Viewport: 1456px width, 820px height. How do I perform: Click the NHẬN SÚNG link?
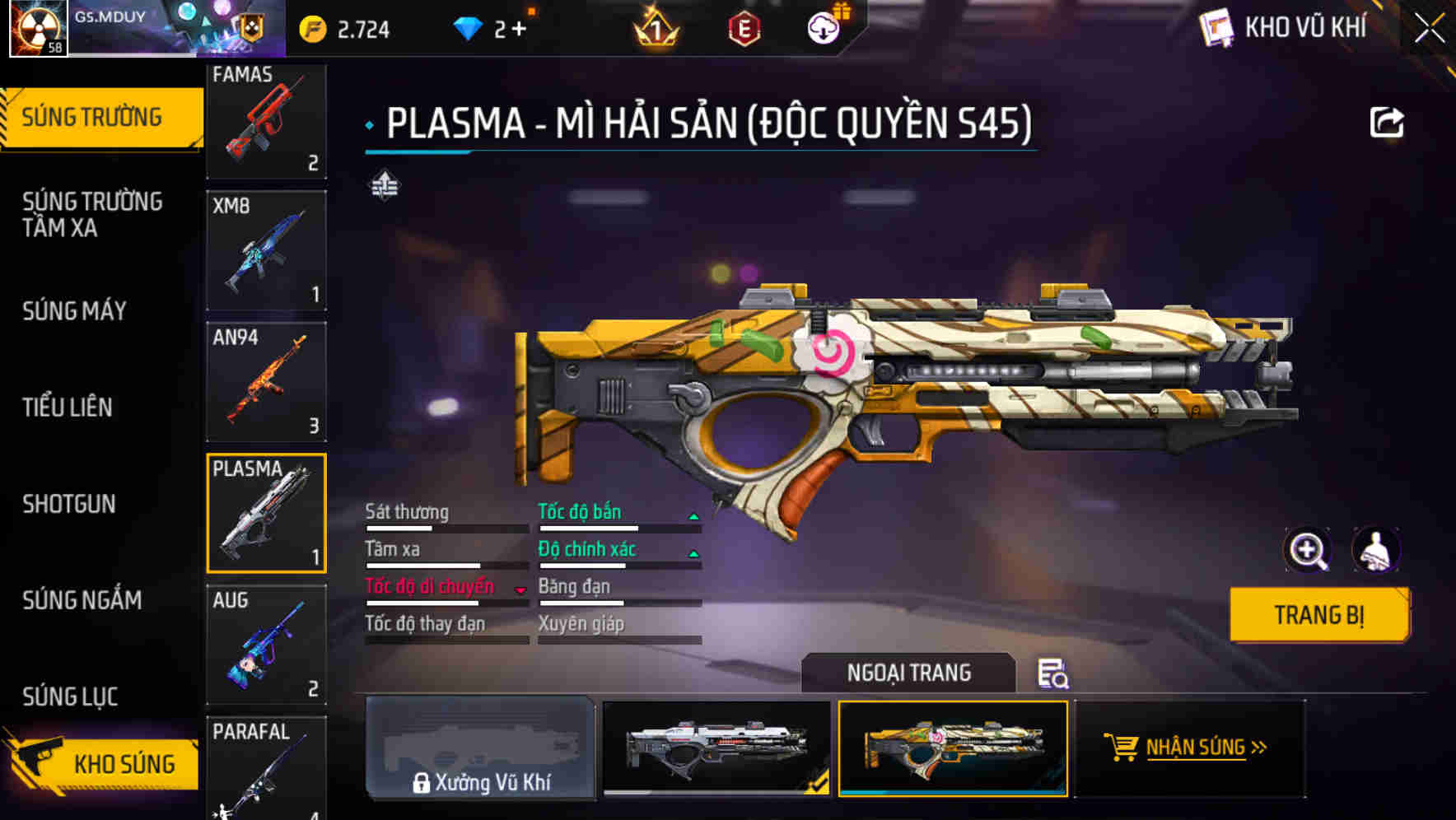click(x=1196, y=748)
